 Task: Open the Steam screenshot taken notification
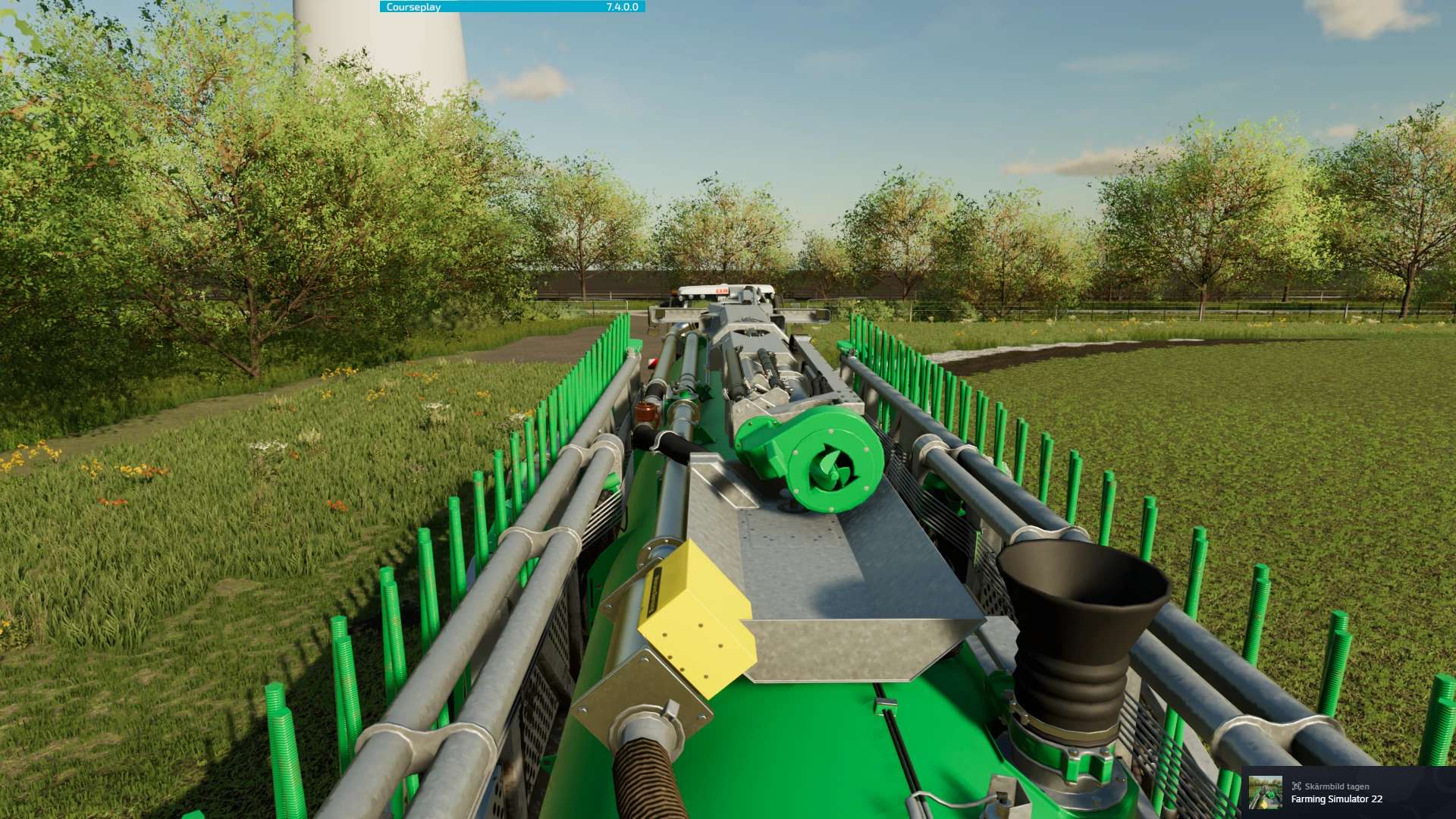(x=1348, y=792)
